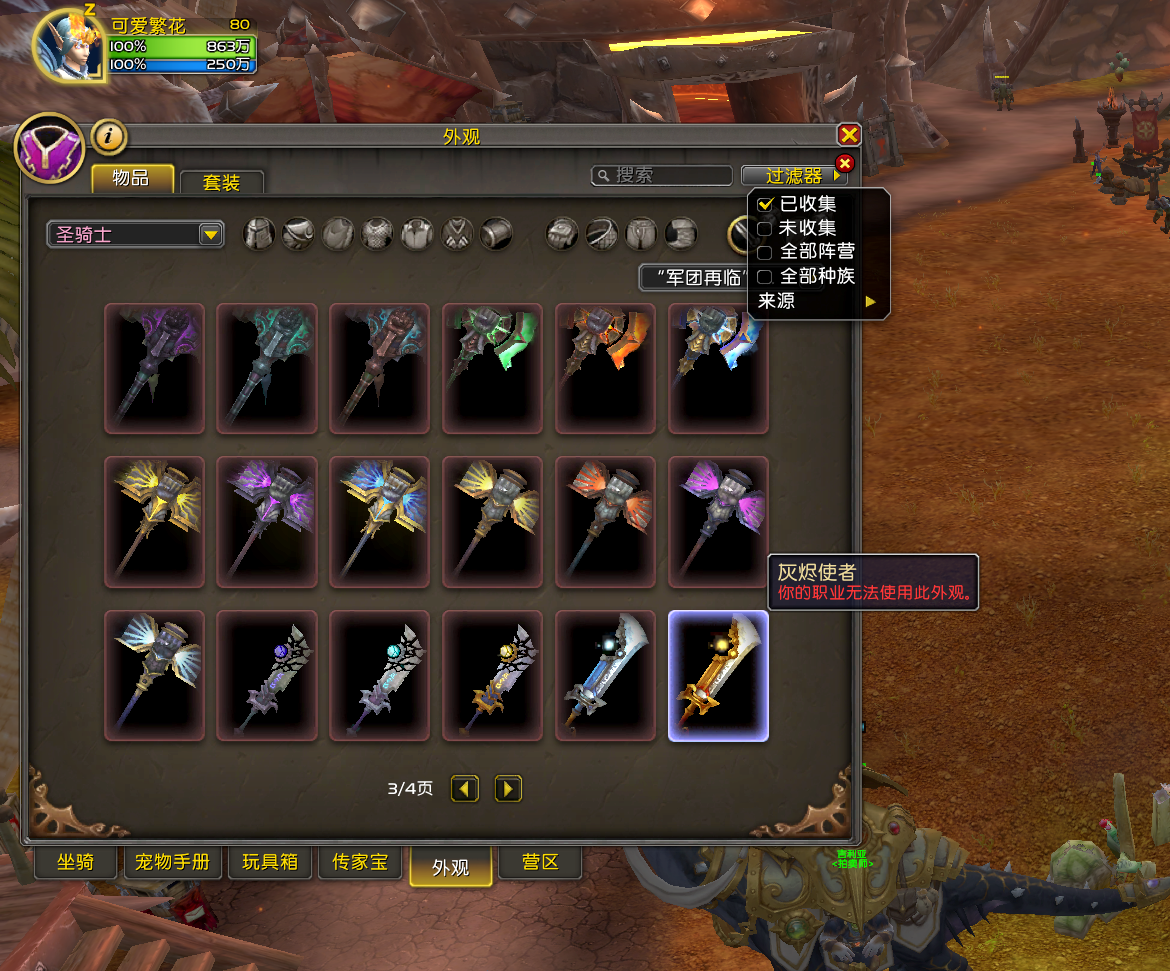This screenshot has height=971, width=1170.
Task: Enable the 未收集 uncollected filter
Action: pyautogui.click(x=765, y=229)
